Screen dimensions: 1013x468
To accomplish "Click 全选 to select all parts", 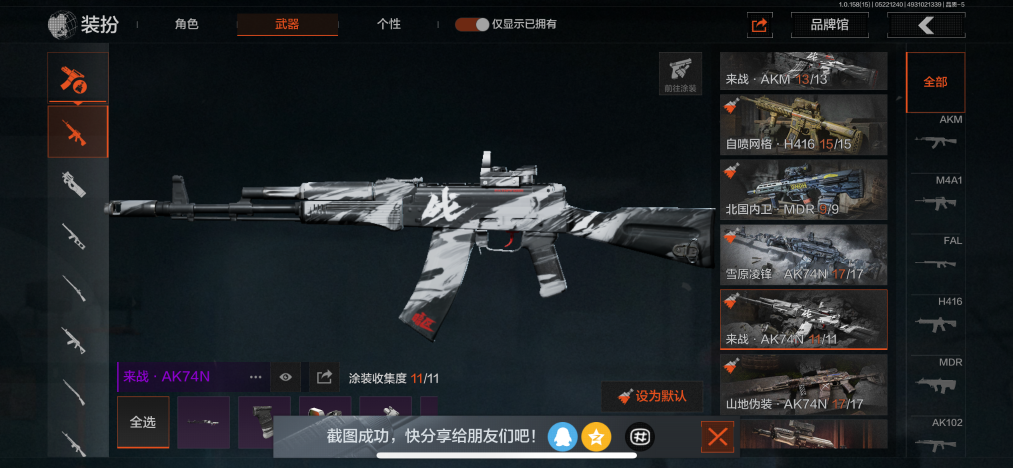I will coord(143,422).
